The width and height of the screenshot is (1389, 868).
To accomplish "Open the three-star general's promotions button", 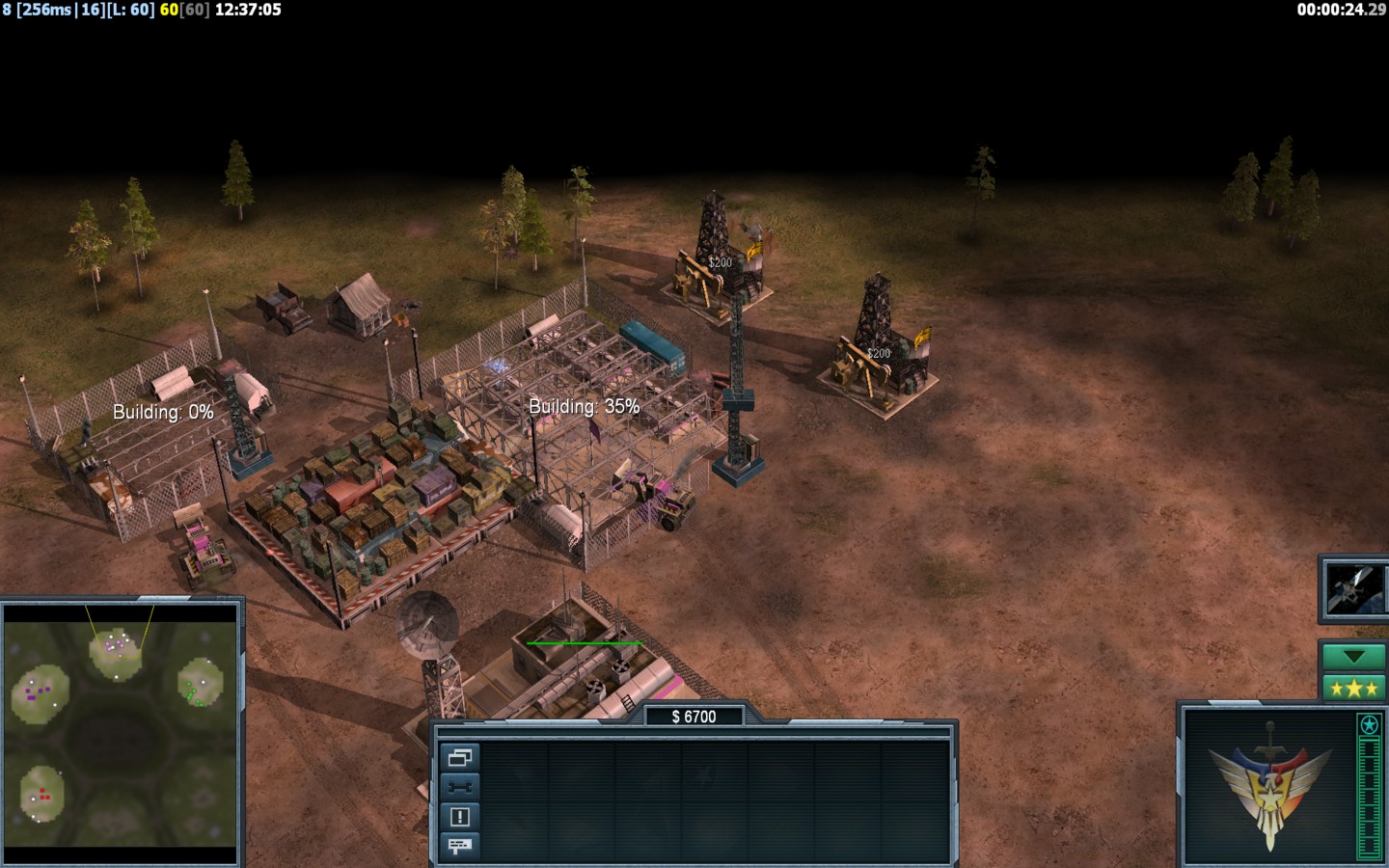I will tap(1352, 688).
